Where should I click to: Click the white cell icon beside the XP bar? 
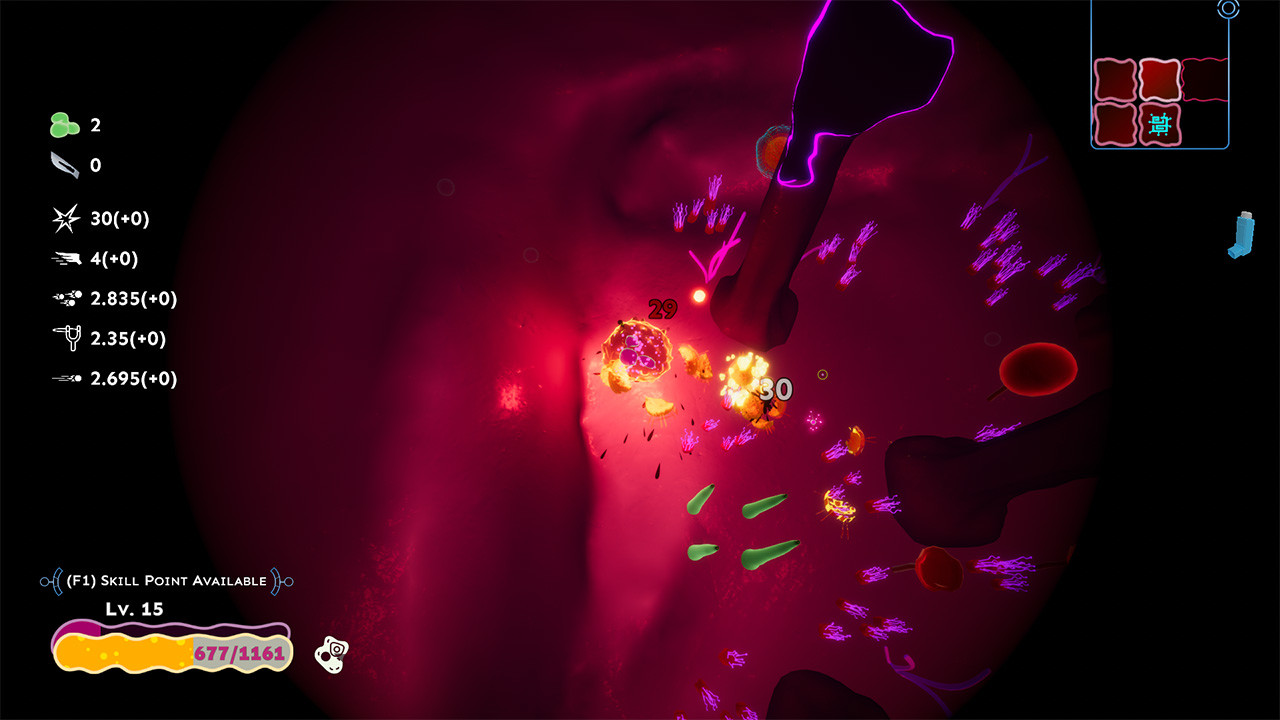333,653
